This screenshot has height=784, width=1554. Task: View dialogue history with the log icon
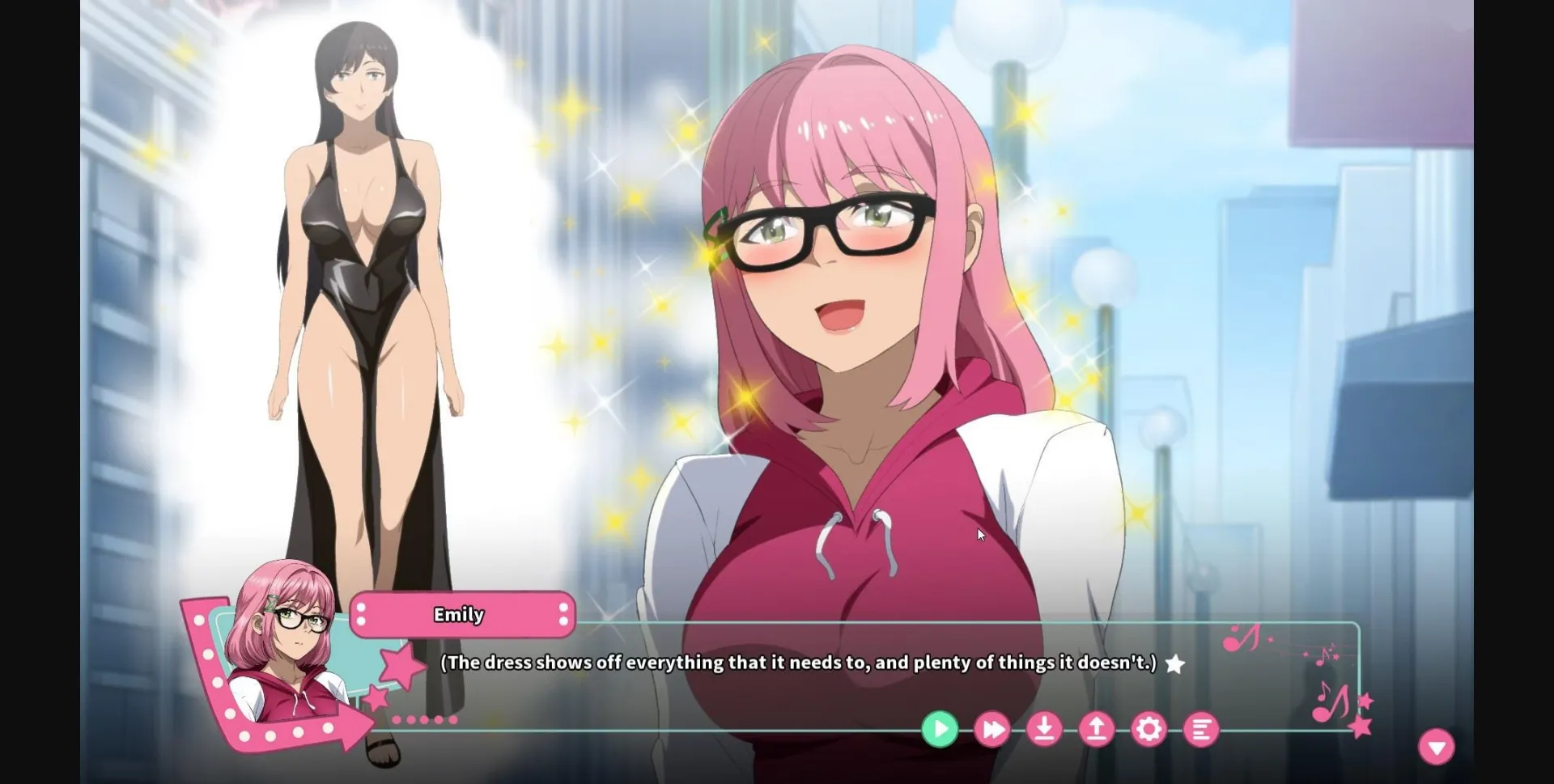1203,729
